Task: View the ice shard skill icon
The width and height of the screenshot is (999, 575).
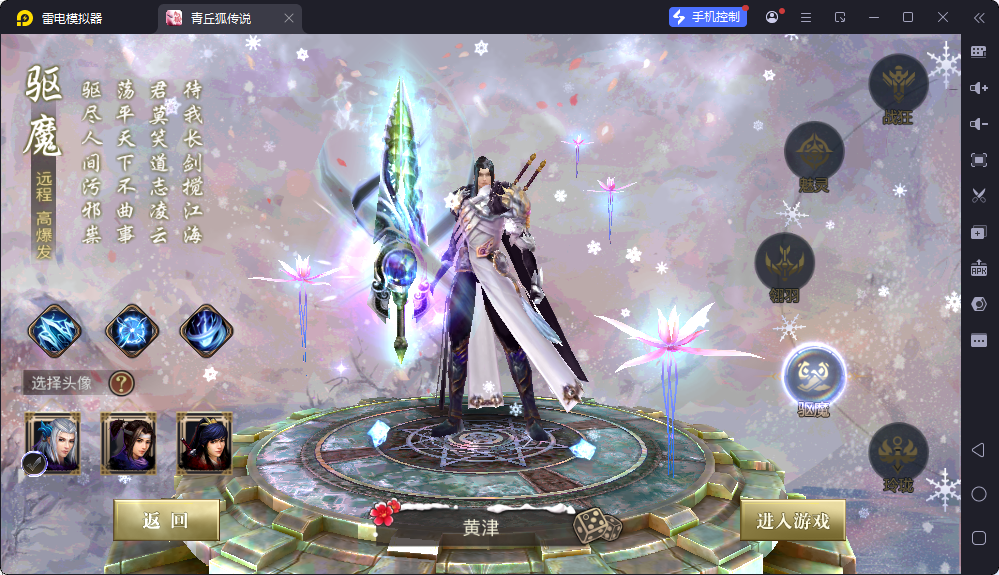Action: 54,330
